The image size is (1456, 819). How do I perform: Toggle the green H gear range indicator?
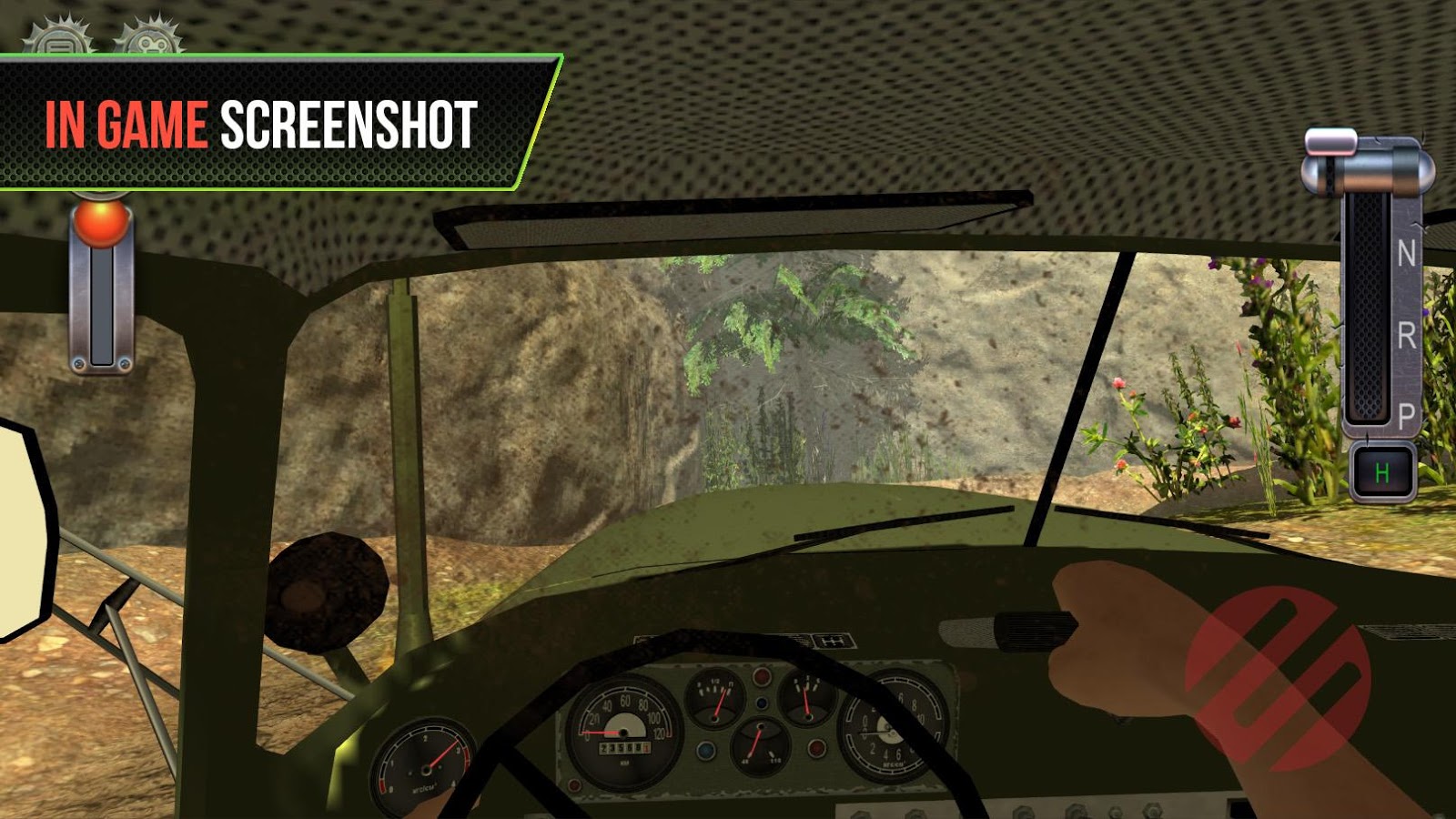pos(1383,471)
